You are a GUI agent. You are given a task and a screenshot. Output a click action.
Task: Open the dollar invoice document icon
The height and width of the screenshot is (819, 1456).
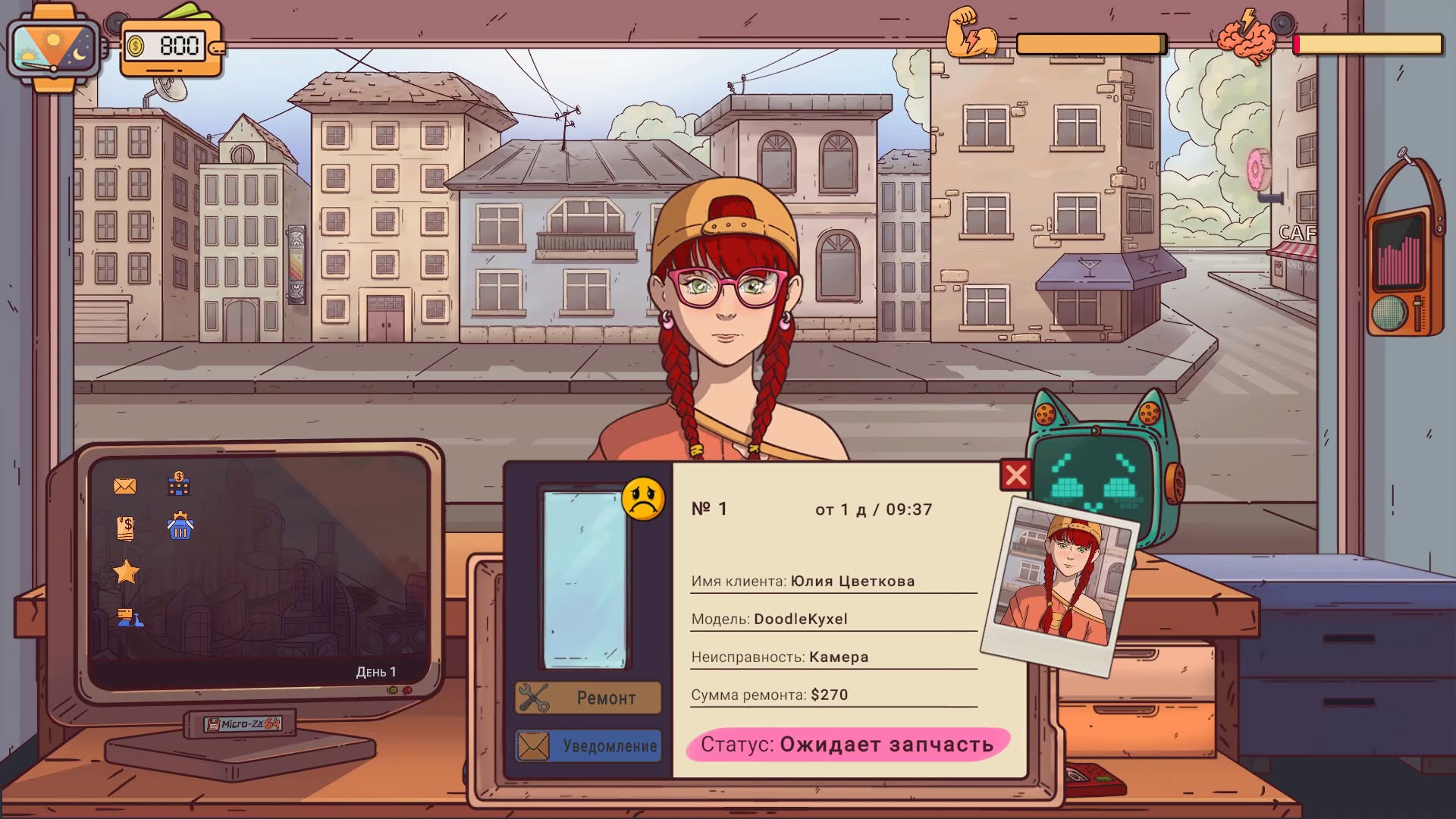click(x=126, y=528)
